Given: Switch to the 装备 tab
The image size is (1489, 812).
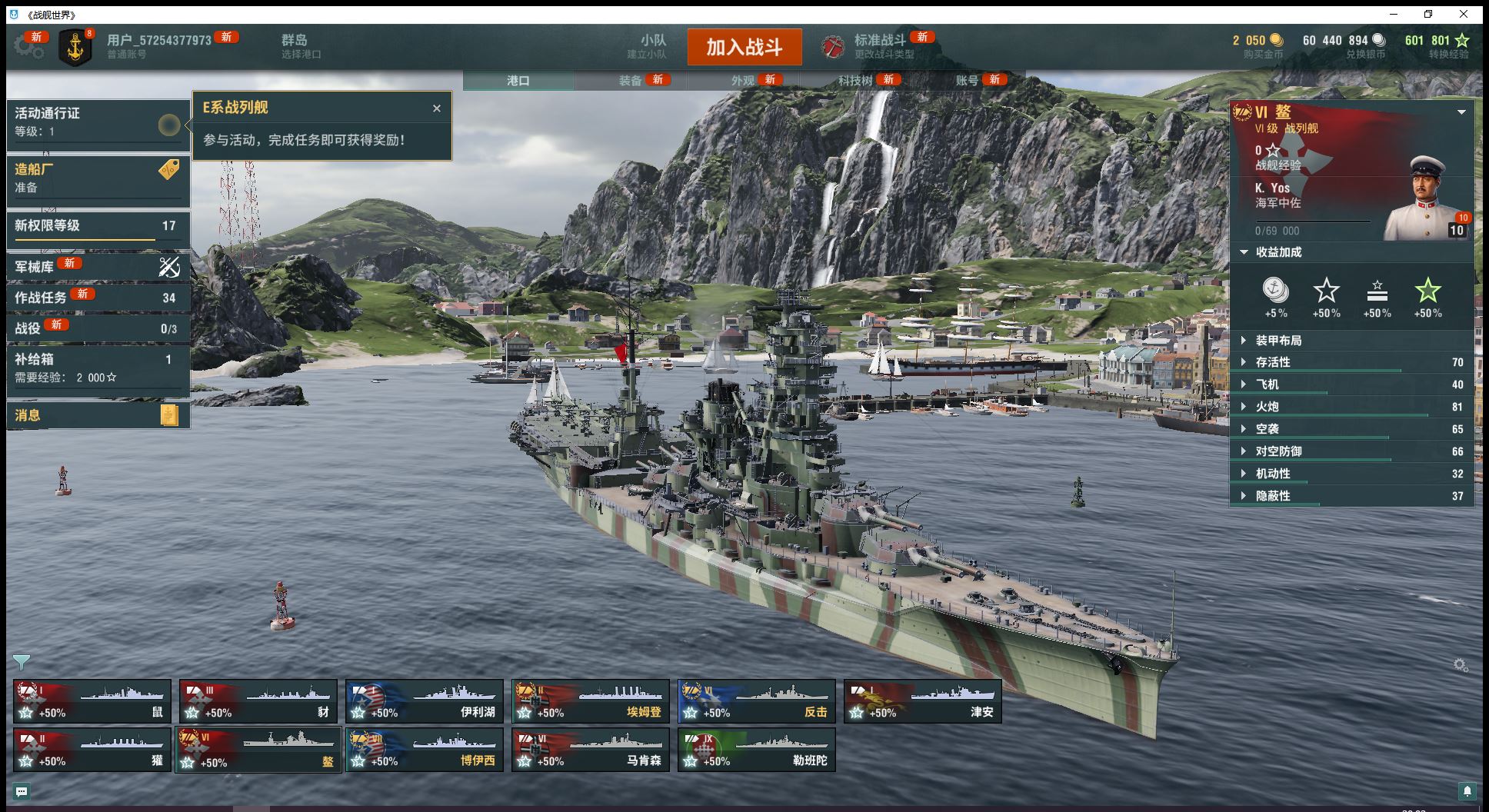Looking at the screenshot, I should (631, 81).
